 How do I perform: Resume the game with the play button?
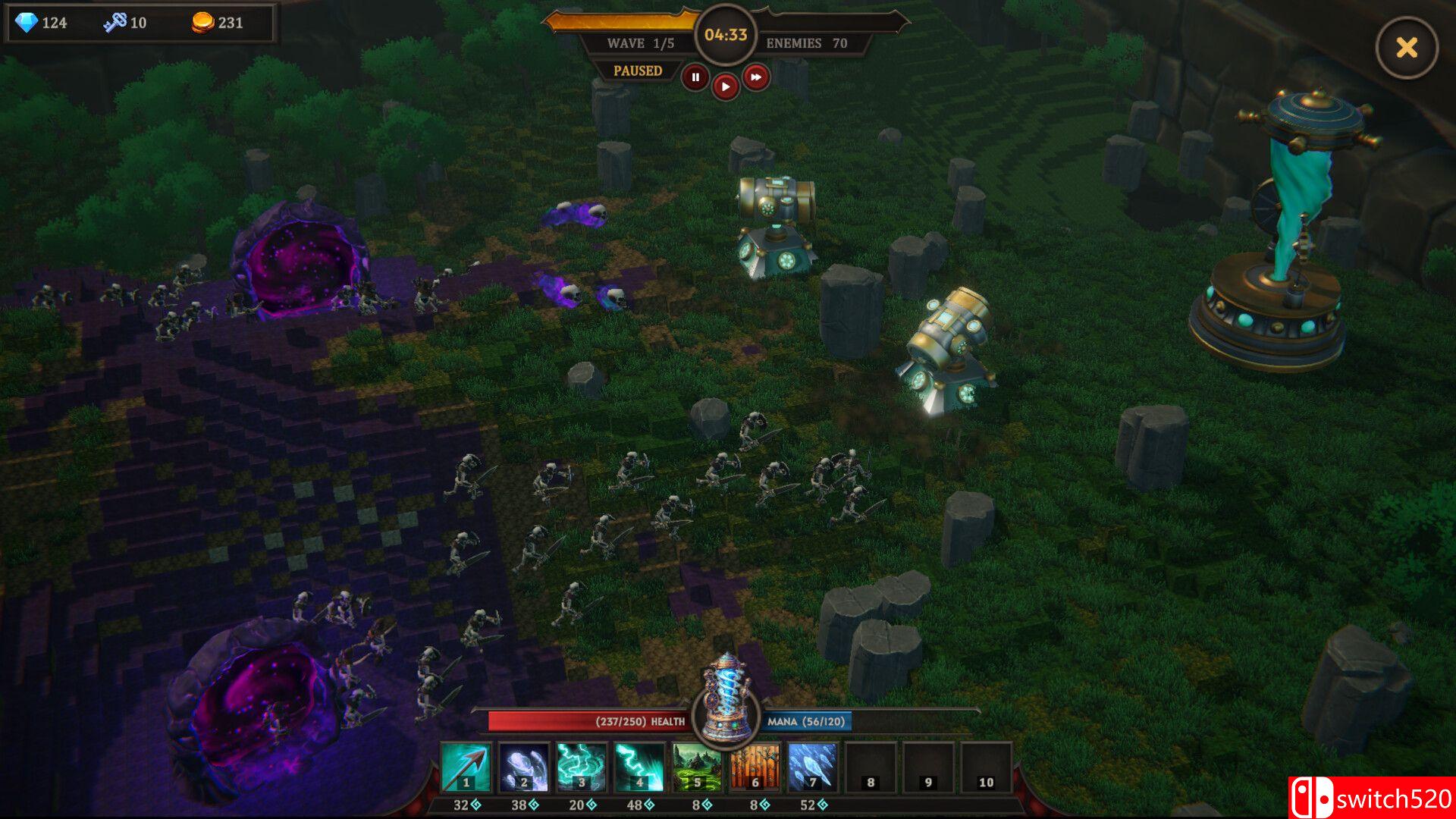pyautogui.click(x=726, y=87)
